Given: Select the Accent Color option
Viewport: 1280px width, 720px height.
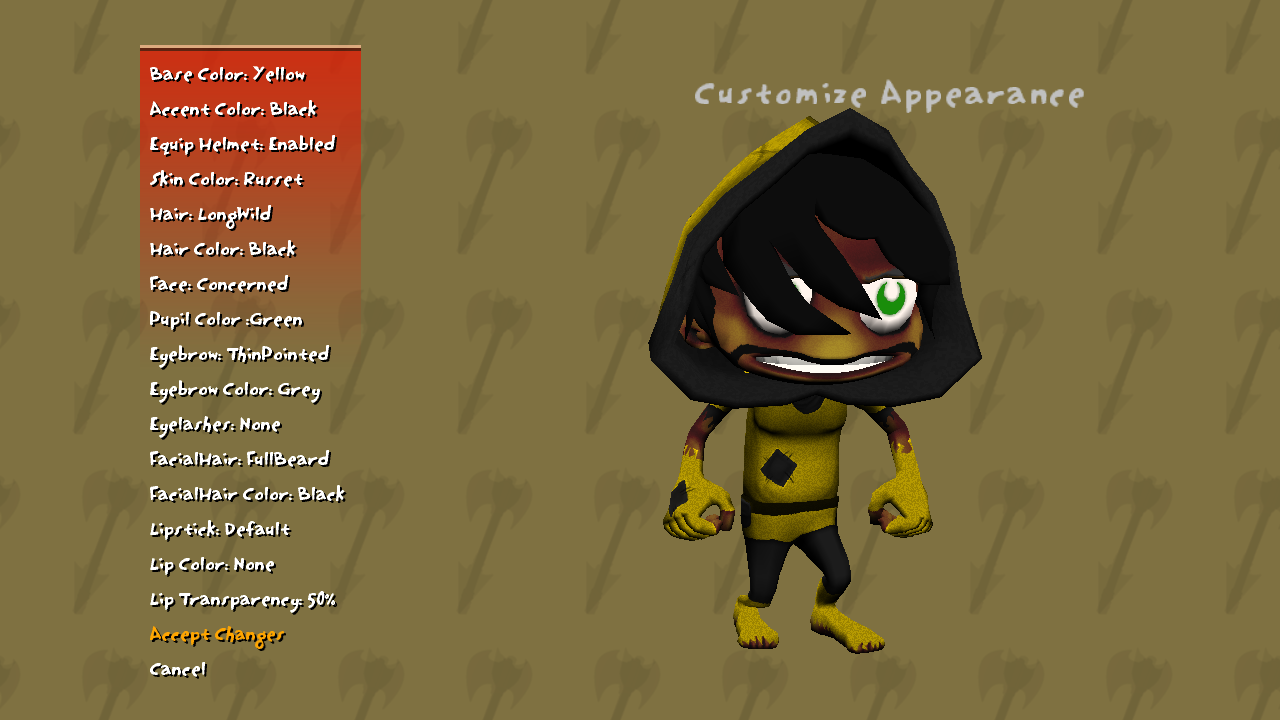Looking at the screenshot, I should pyautogui.click(x=232, y=110).
